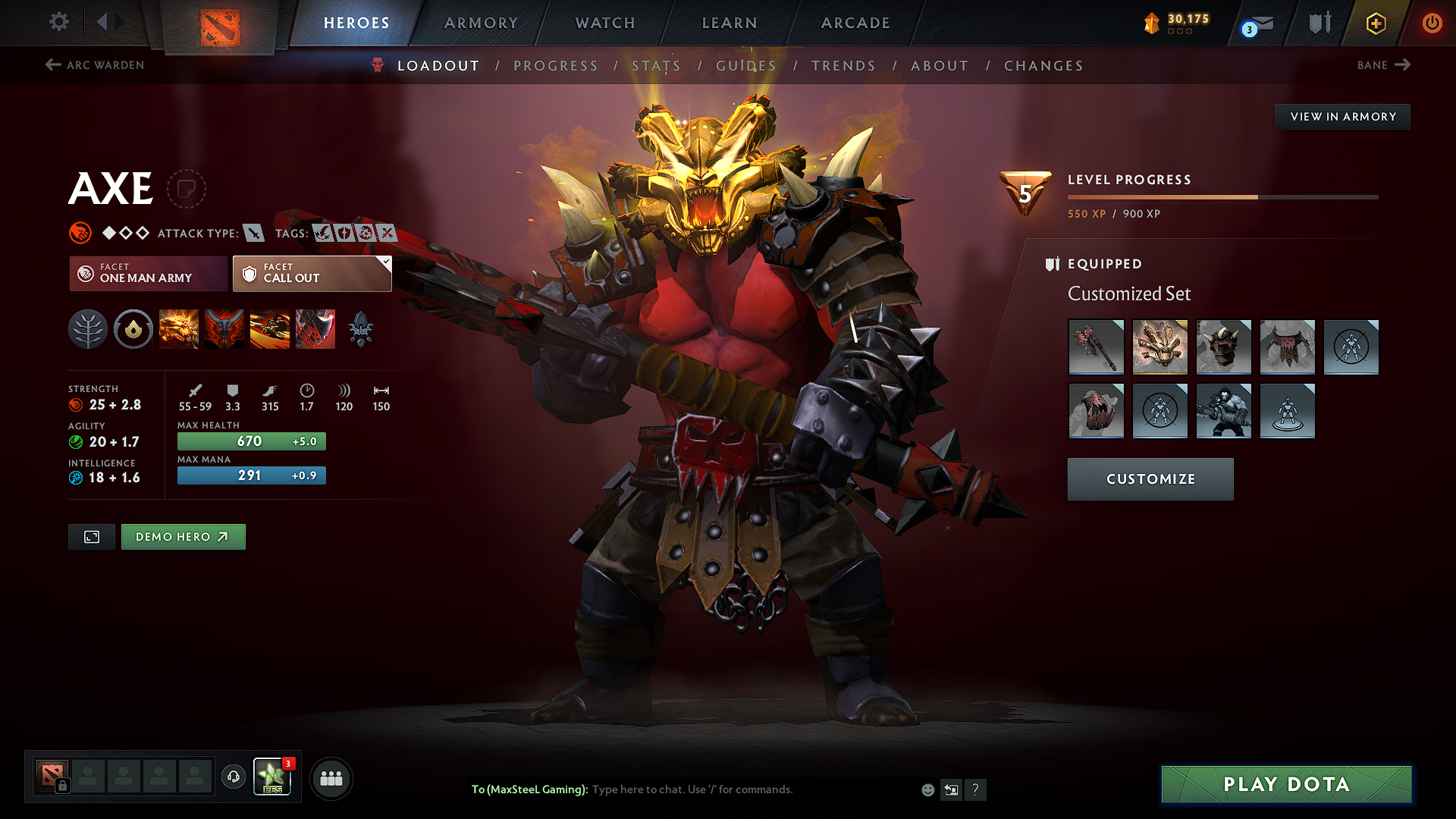Click VIEW IN ARMORY
The image size is (1456, 819).
[x=1342, y=116]
